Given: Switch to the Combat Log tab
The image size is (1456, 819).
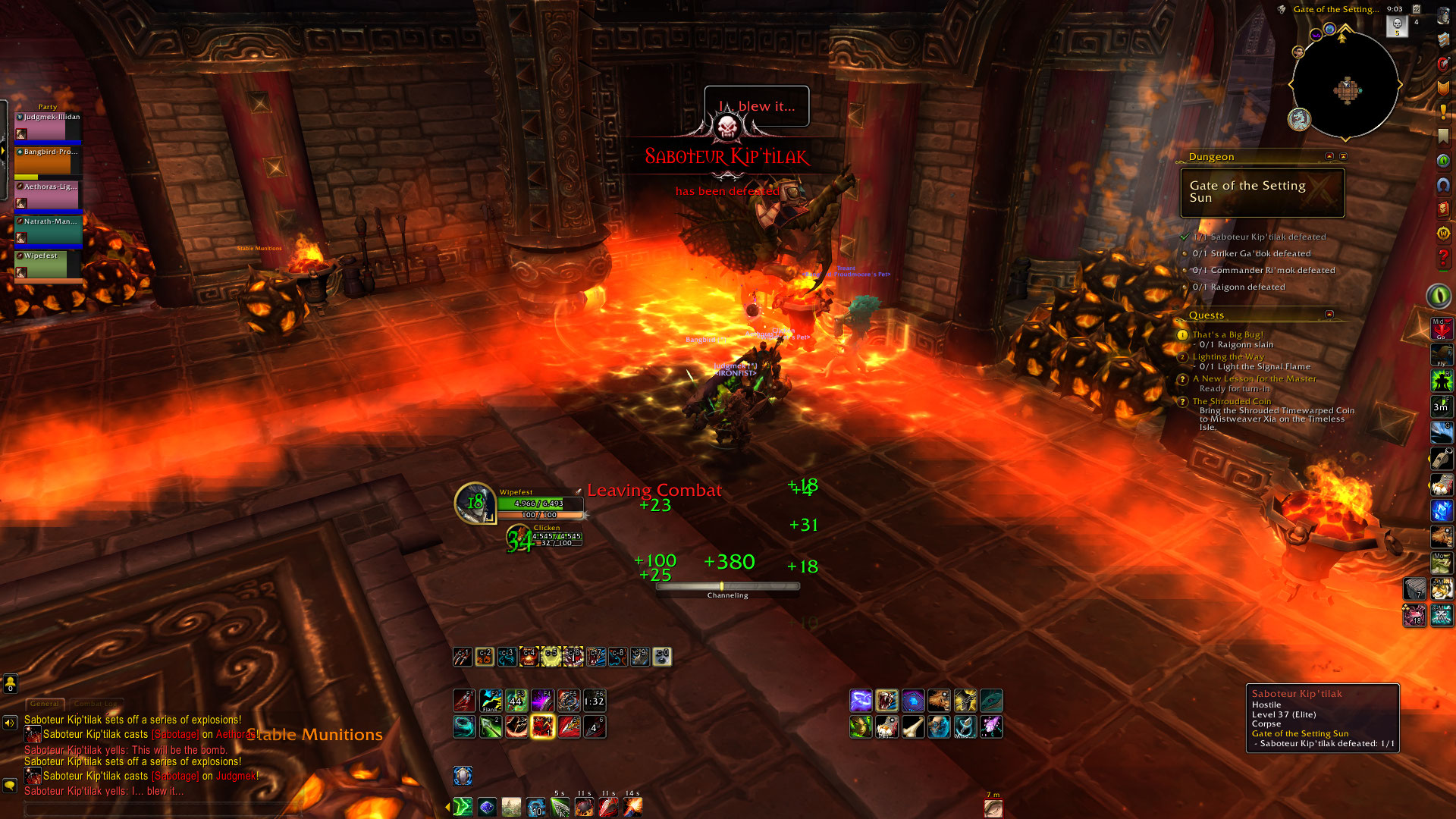Looking at the screenshot, I should pyautogui.click(x=96, y=704).
